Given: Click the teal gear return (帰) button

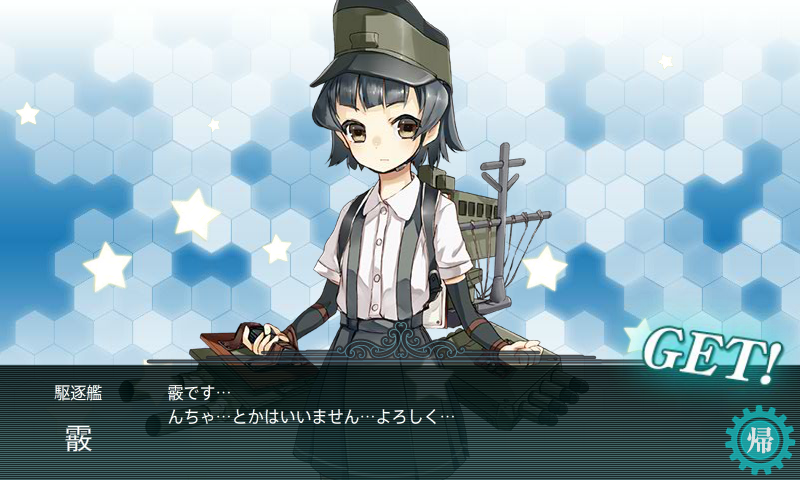Looking at the screenshot, I should click(759, 438).
